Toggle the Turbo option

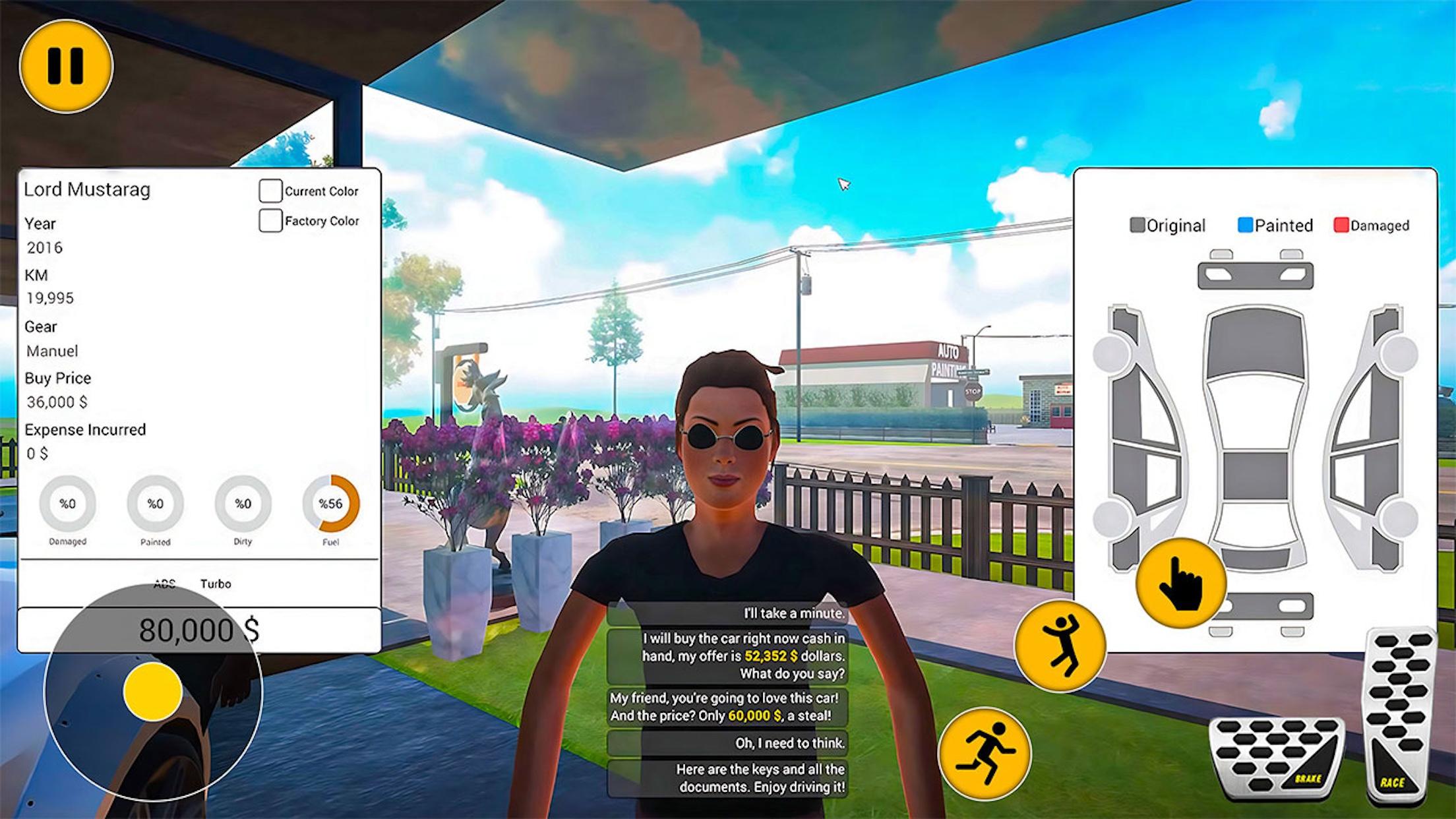[x=218, y=584]
